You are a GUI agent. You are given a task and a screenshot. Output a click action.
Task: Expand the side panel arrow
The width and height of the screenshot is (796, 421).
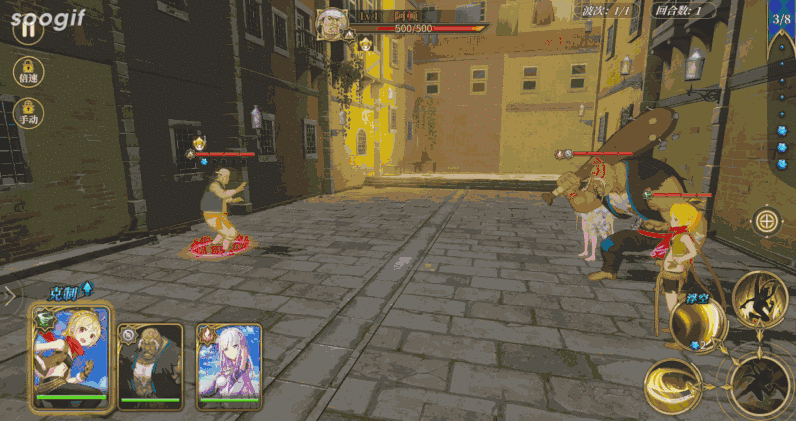(10, 295)
